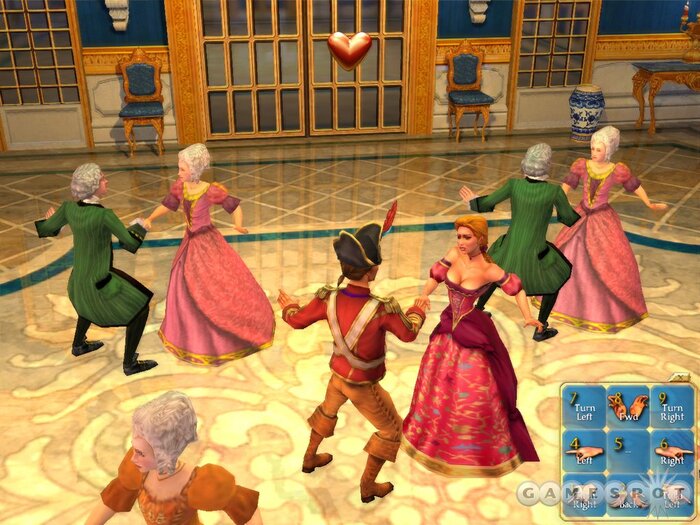Screen dimensions: 700x525
Task: Activate the 9 Turn Right dance tile
Action: [672, 408]
